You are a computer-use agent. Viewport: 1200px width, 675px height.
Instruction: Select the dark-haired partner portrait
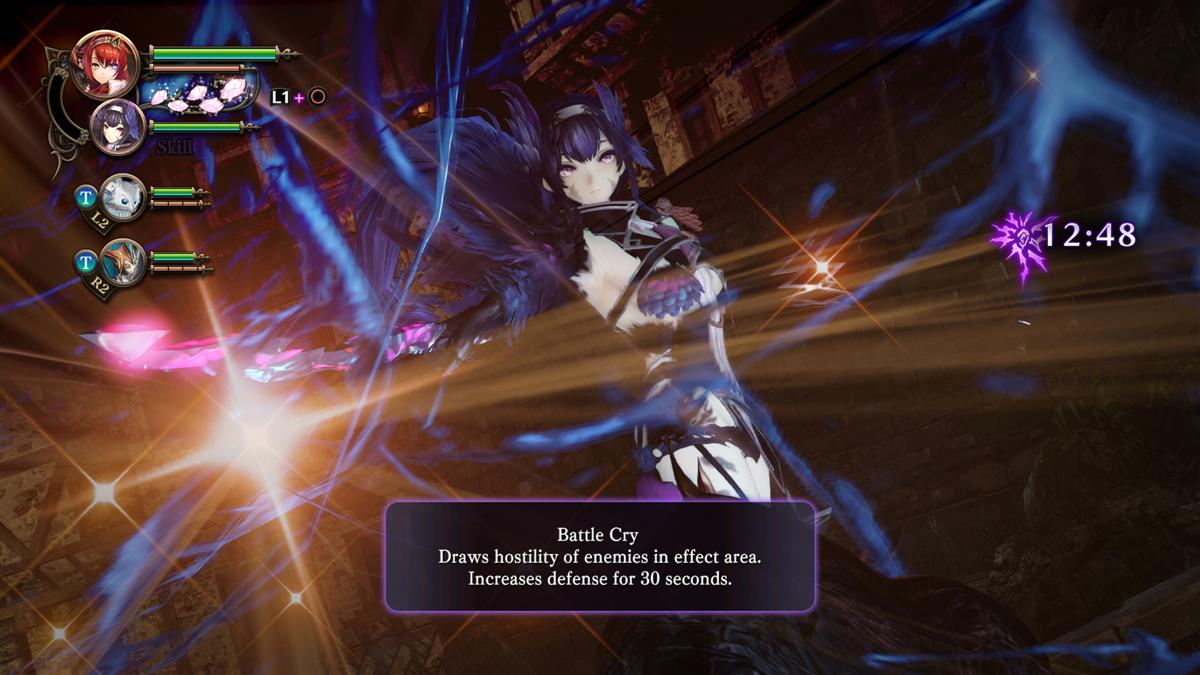pyautogui.click(x=119, y=127)
